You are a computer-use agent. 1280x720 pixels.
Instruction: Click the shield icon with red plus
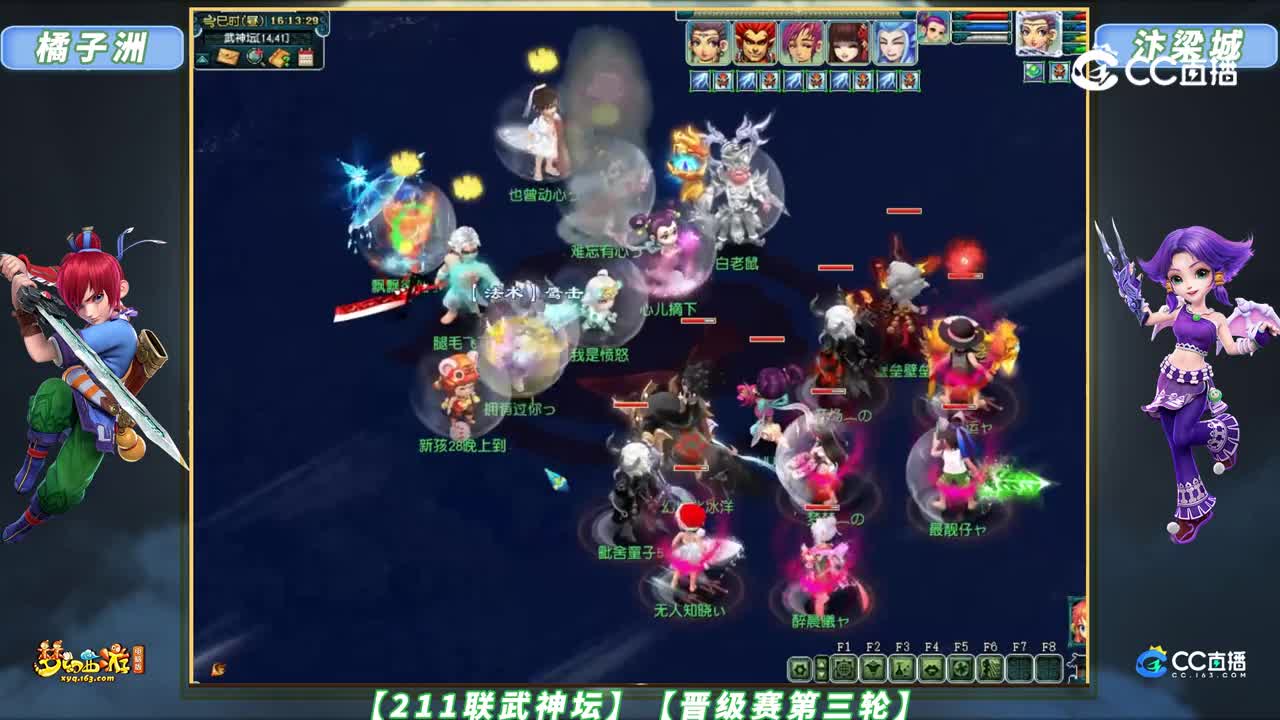point(254,57)
